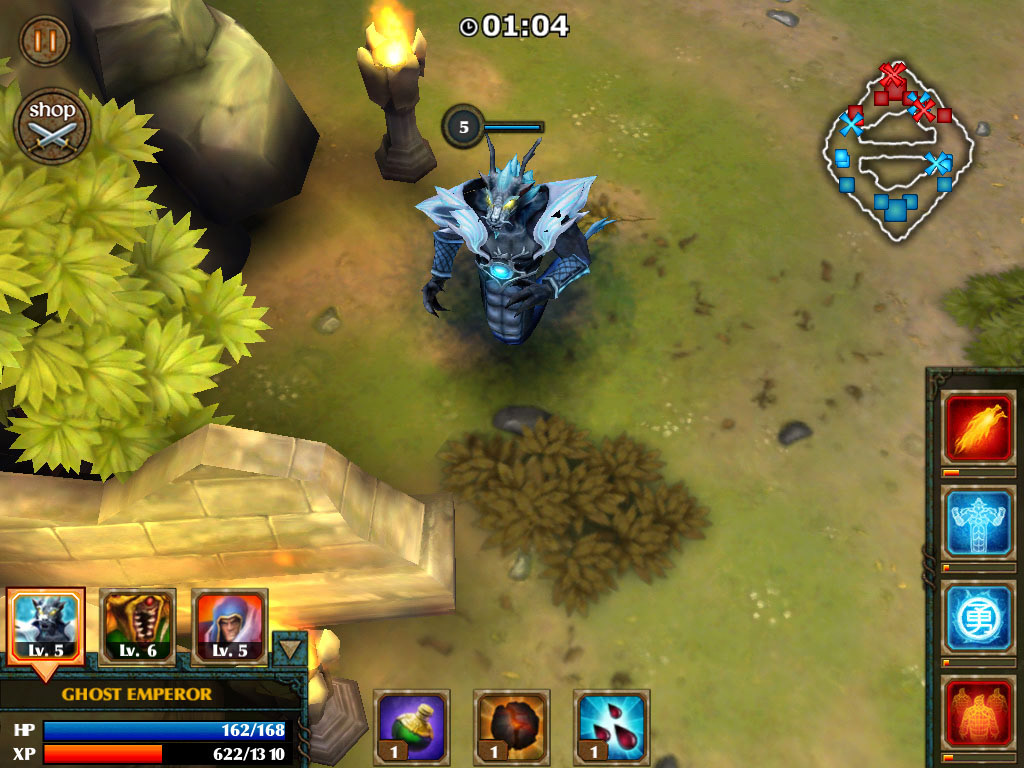Click the battlefield minimap

(897, 155)
